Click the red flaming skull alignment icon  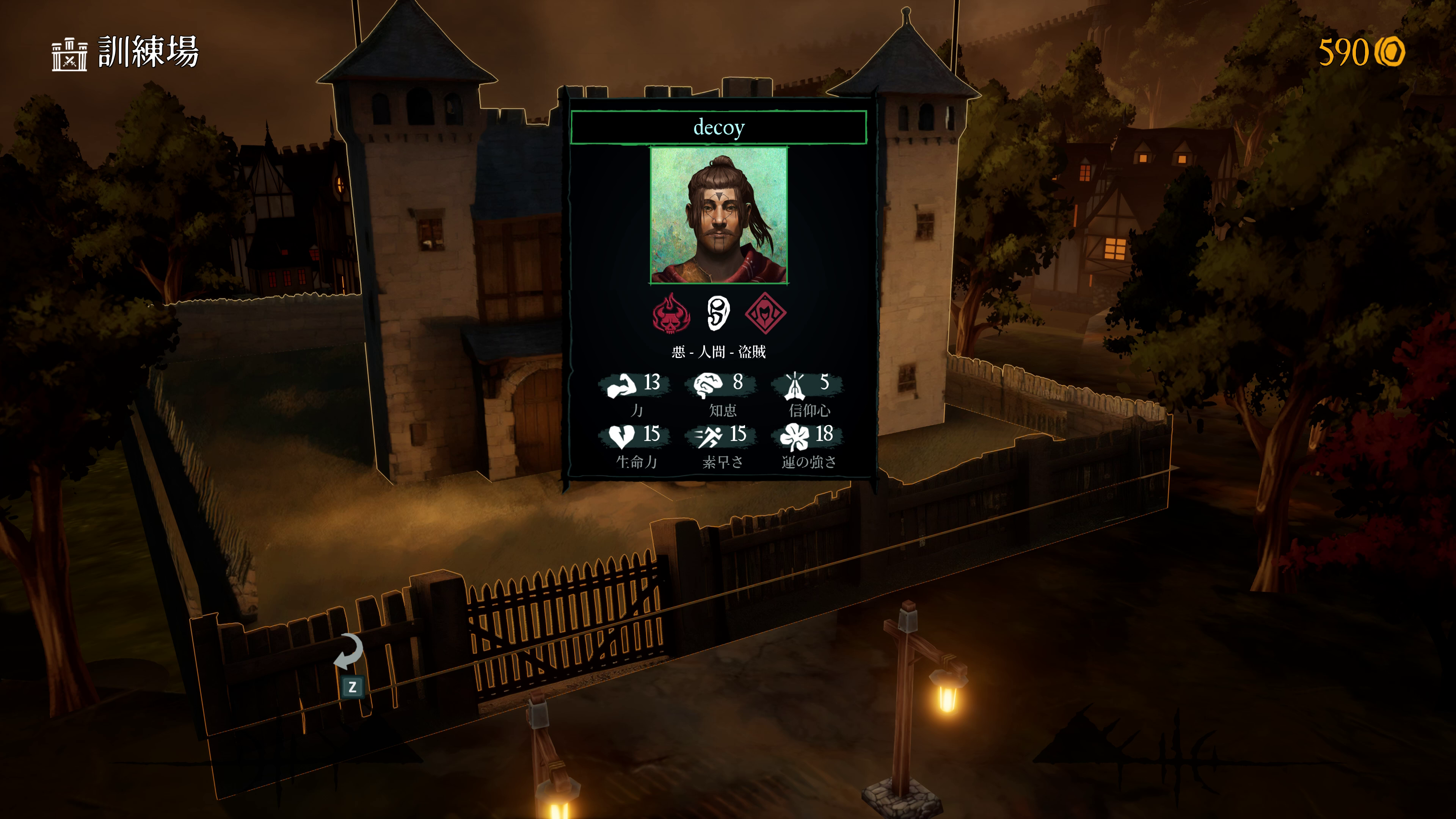pyautogui.click(x=671, y=313)
